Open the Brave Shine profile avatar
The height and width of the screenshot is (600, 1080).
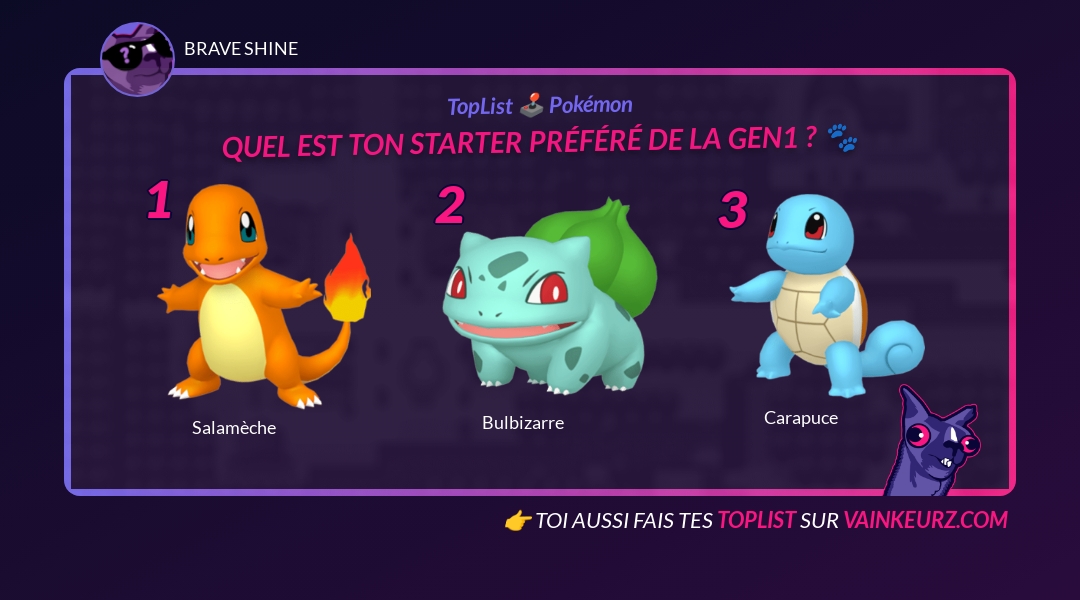tap(137, 59)
